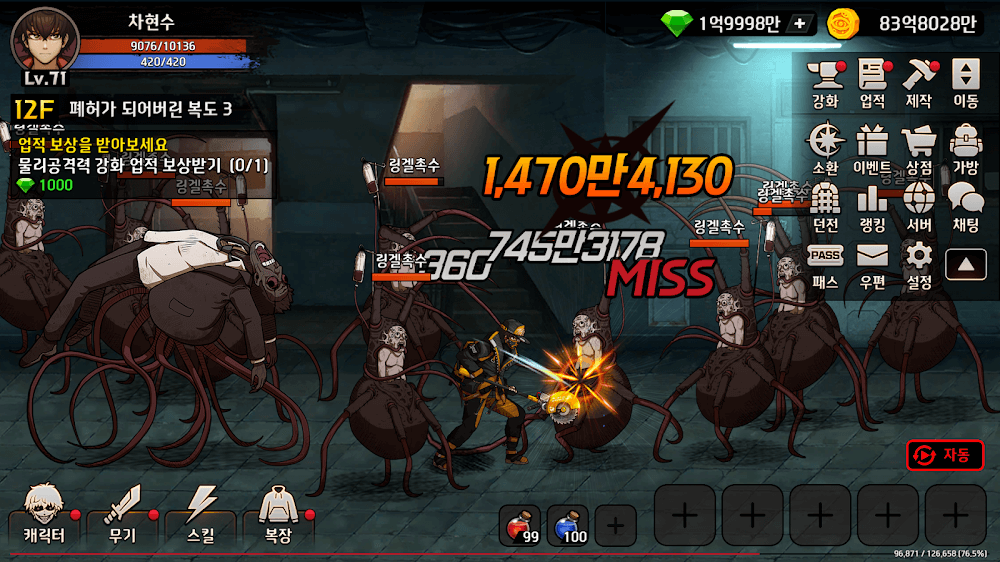Open the 이동 move menu
The width and height of the screenshot is (1000, 562).
[965, 82]
